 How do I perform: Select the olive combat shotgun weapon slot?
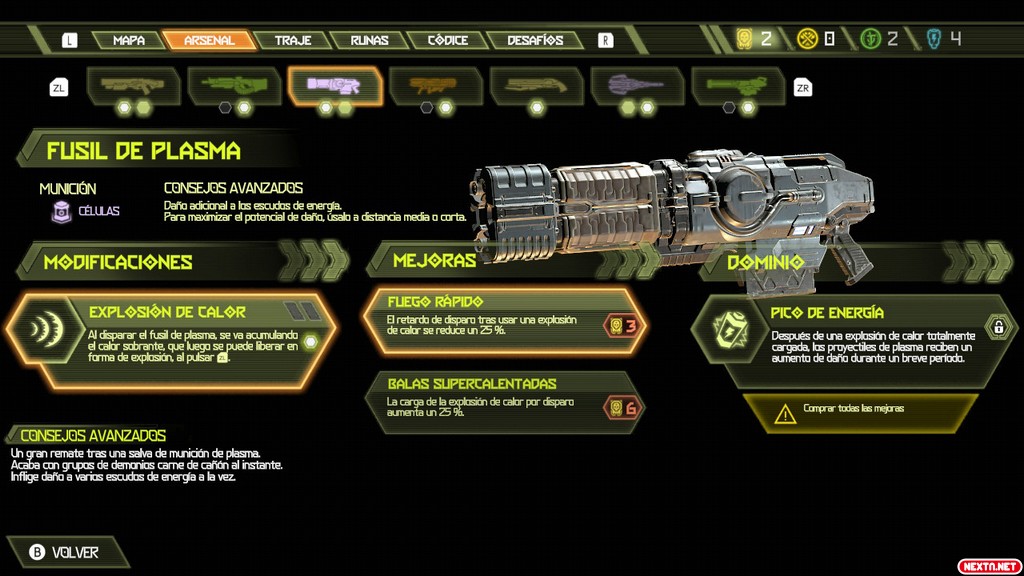pyautogui.click(x=133, y=86)
